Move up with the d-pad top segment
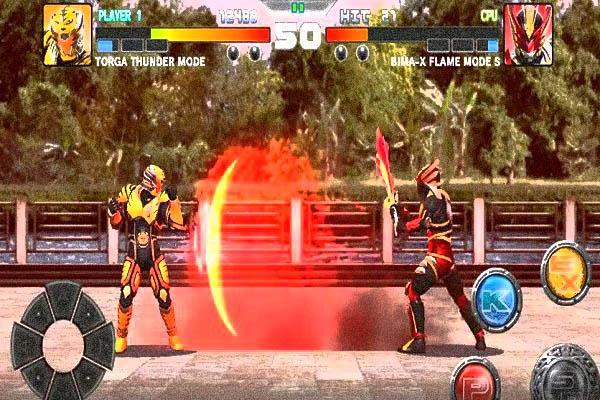 62,298
